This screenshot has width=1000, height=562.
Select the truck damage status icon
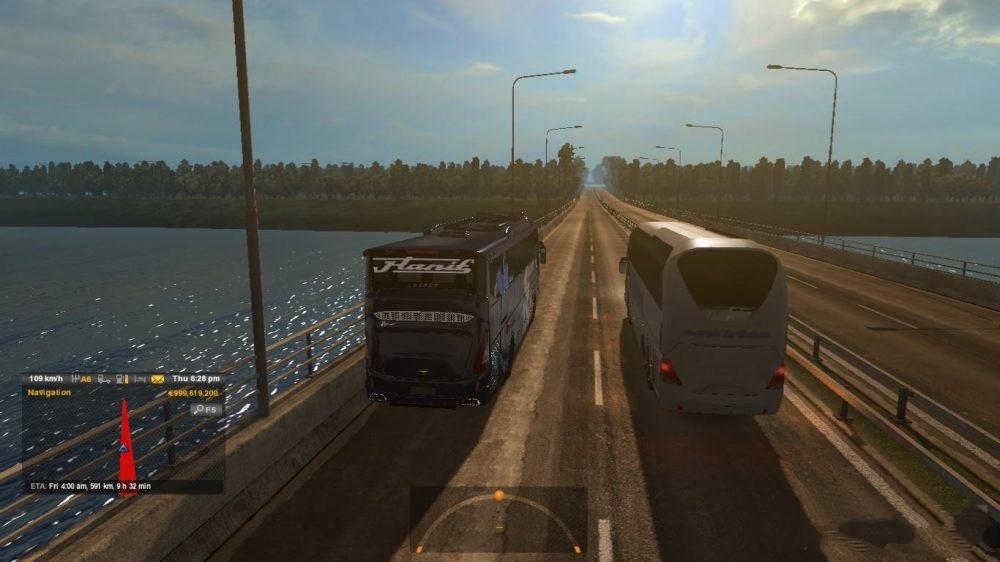click(104, 379)
